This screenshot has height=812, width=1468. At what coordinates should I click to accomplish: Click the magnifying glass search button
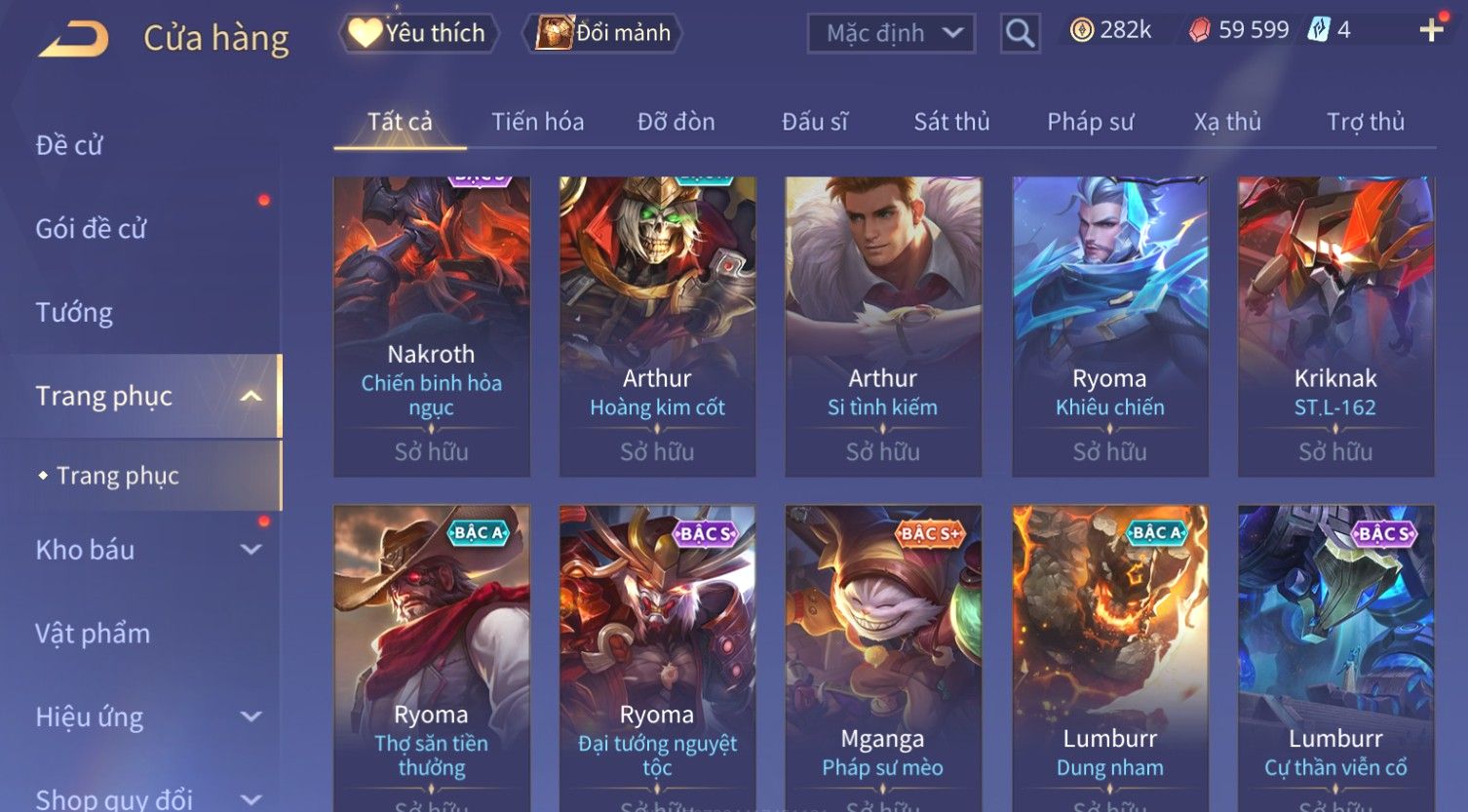tap(1020, 33)
